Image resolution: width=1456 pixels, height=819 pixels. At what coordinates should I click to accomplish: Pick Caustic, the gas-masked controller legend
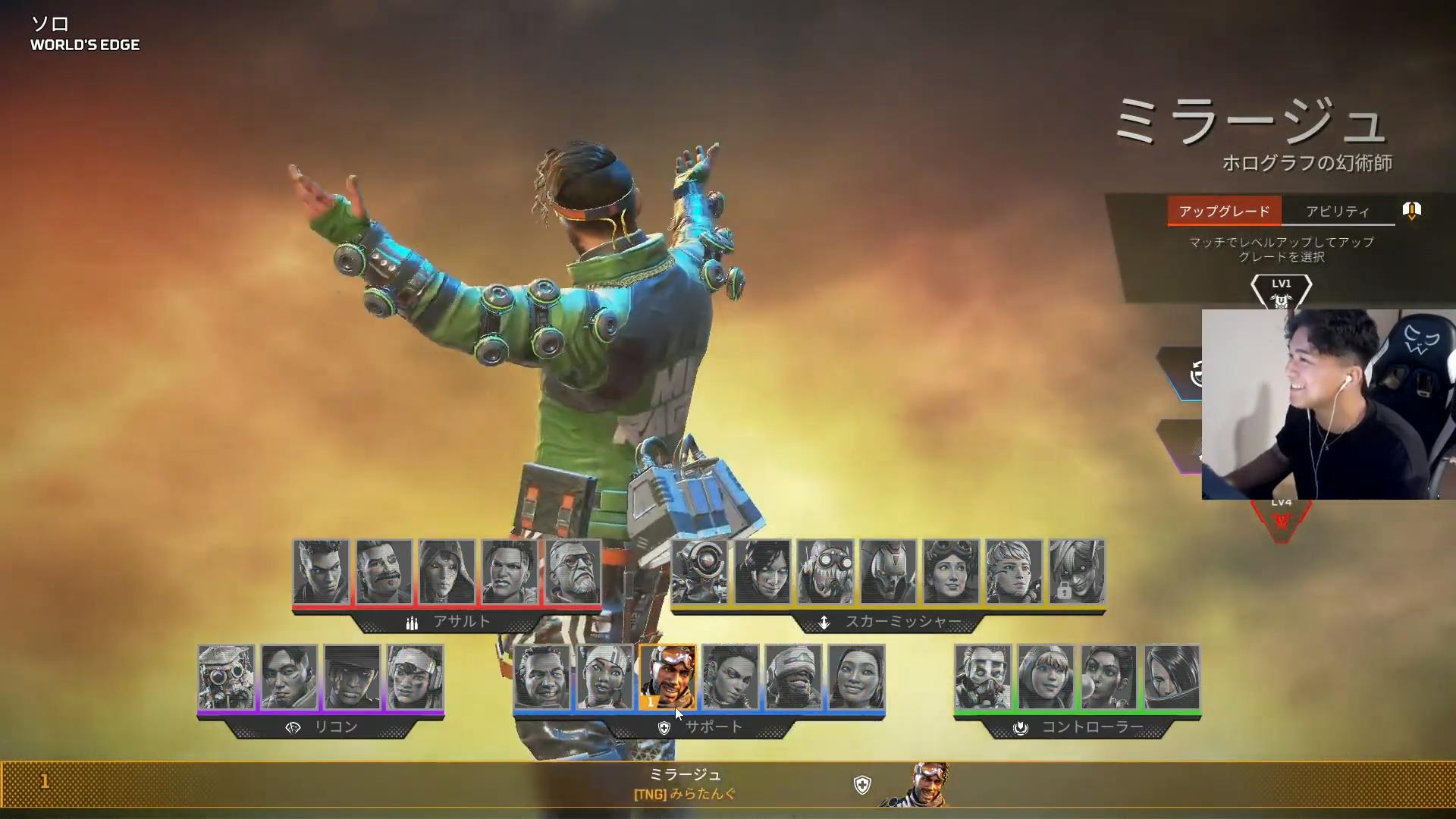coord(983,677)
